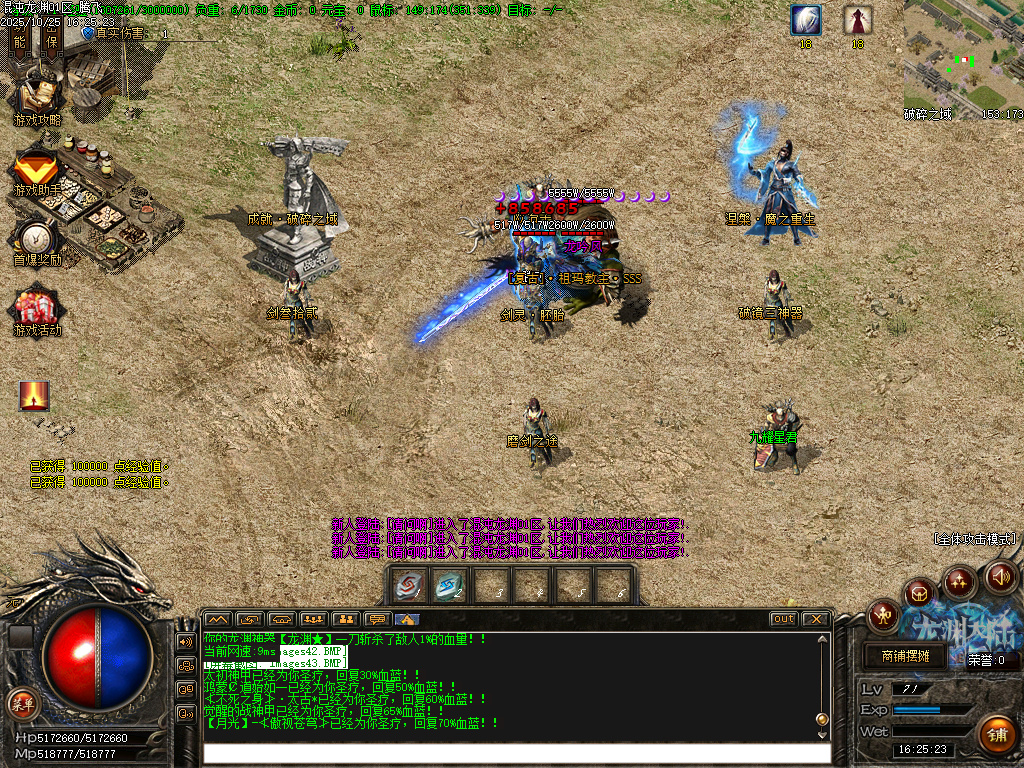Open the 游戏助手 game assistant
1024x768 pixels.
37,172
